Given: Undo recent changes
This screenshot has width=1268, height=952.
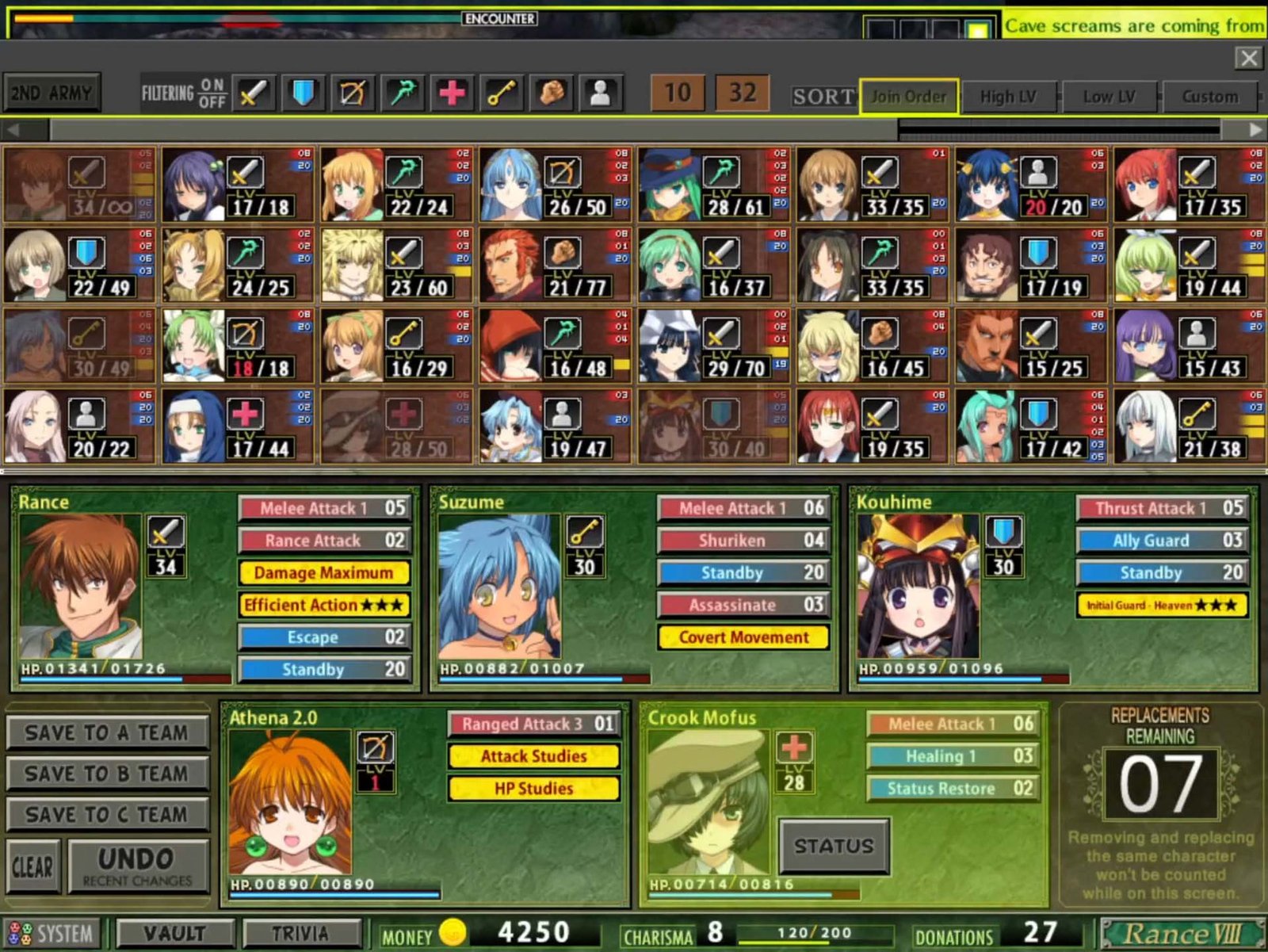Looking at the screenshot, I should [138, 866].
